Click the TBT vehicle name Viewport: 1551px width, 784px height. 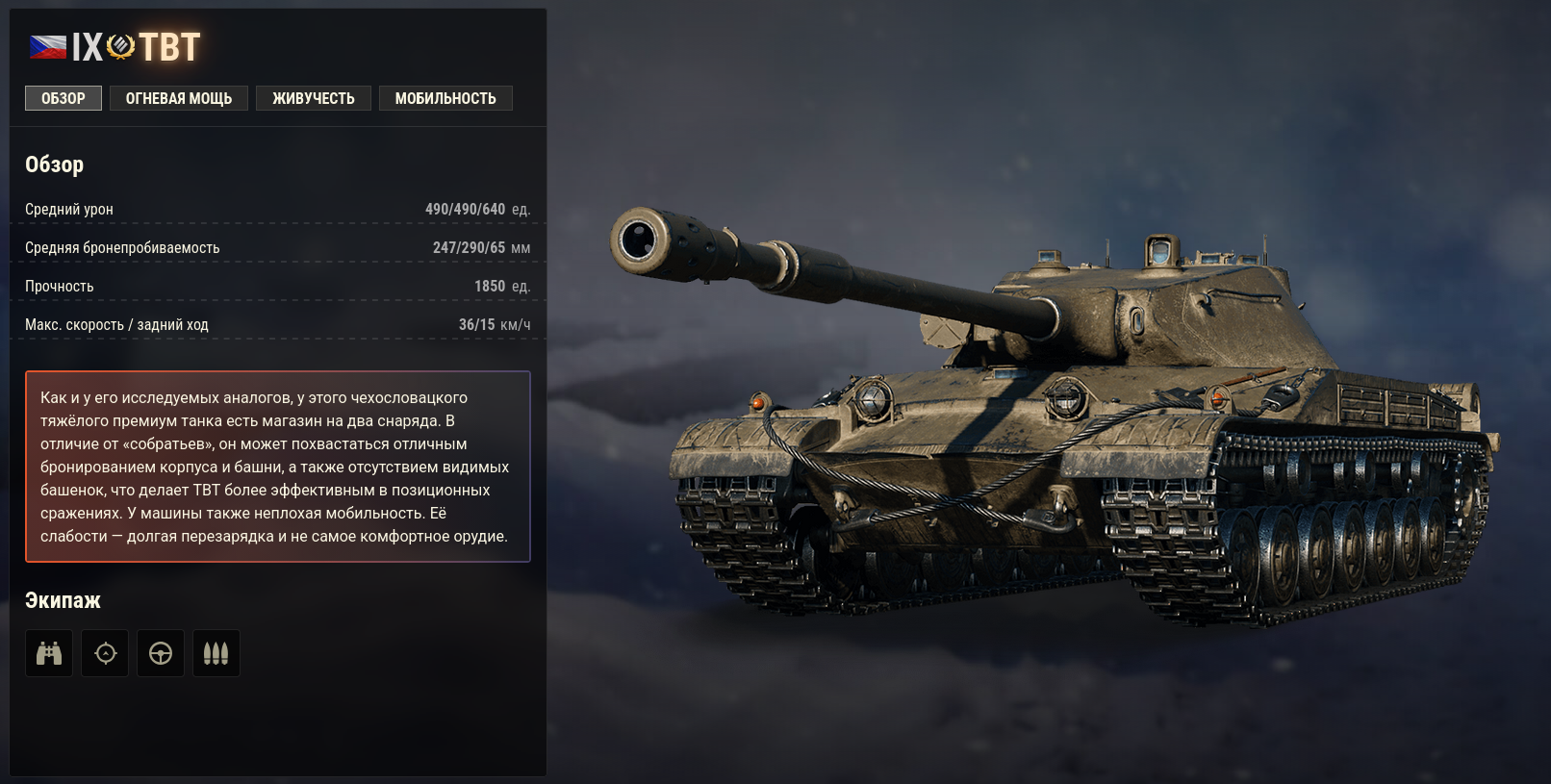[169, 46]
